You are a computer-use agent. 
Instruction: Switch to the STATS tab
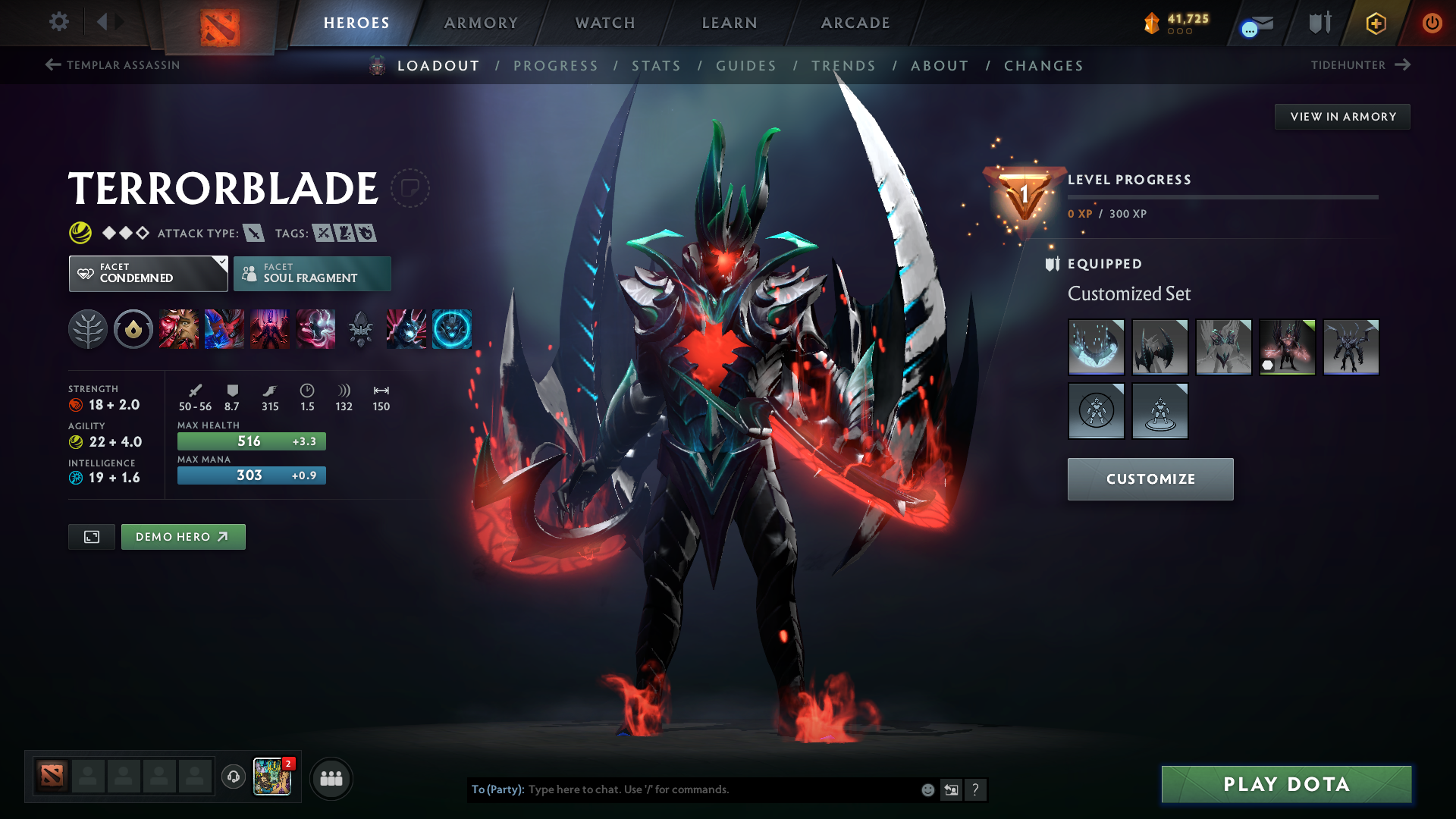tap(657, 66)
